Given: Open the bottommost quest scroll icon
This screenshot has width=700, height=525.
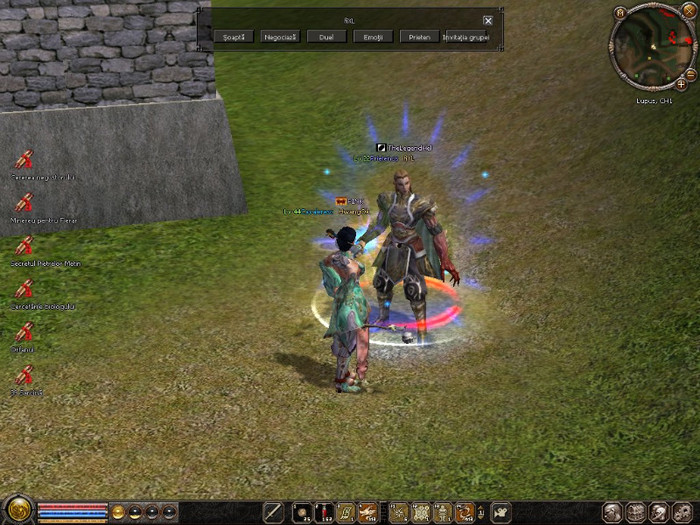Looking at the screenshot, I should (24, 375).
